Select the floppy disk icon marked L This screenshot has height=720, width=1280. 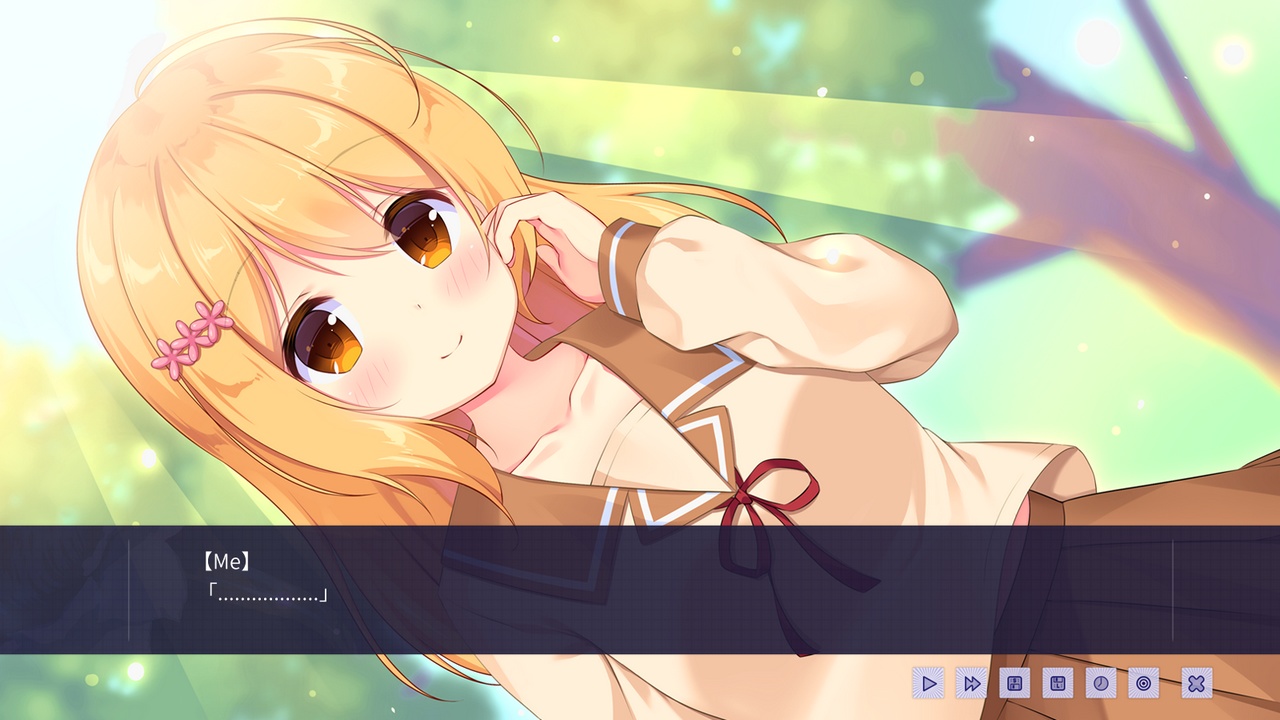click(x=1056, y=683)
